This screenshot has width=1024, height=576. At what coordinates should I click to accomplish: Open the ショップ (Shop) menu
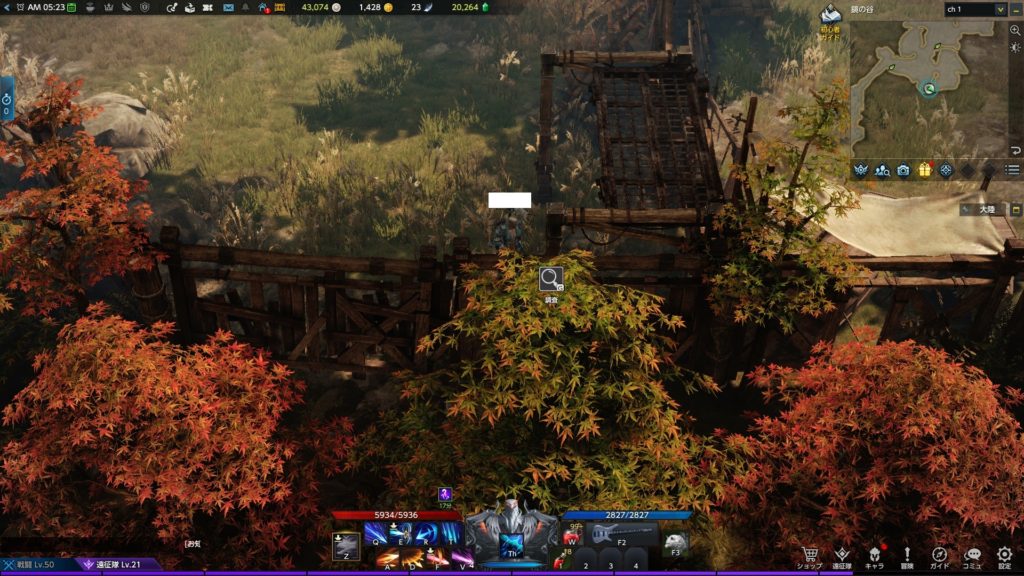click(810, 556)
